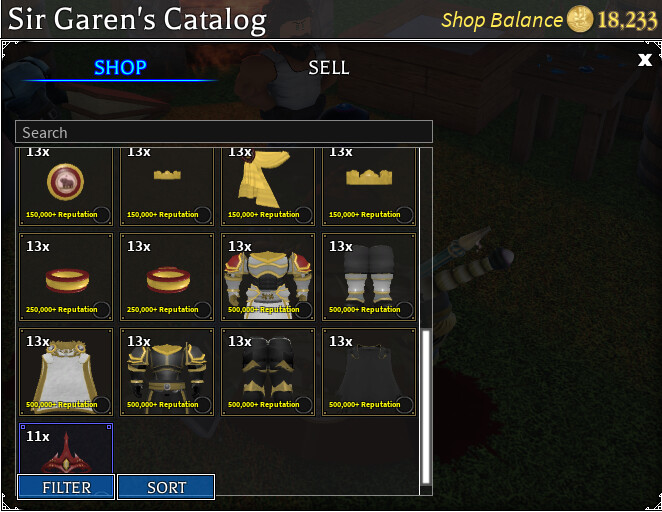Select the gold medallion coin item
The height and width of the screenshot is (512, 662).
[x=66, y=185]
